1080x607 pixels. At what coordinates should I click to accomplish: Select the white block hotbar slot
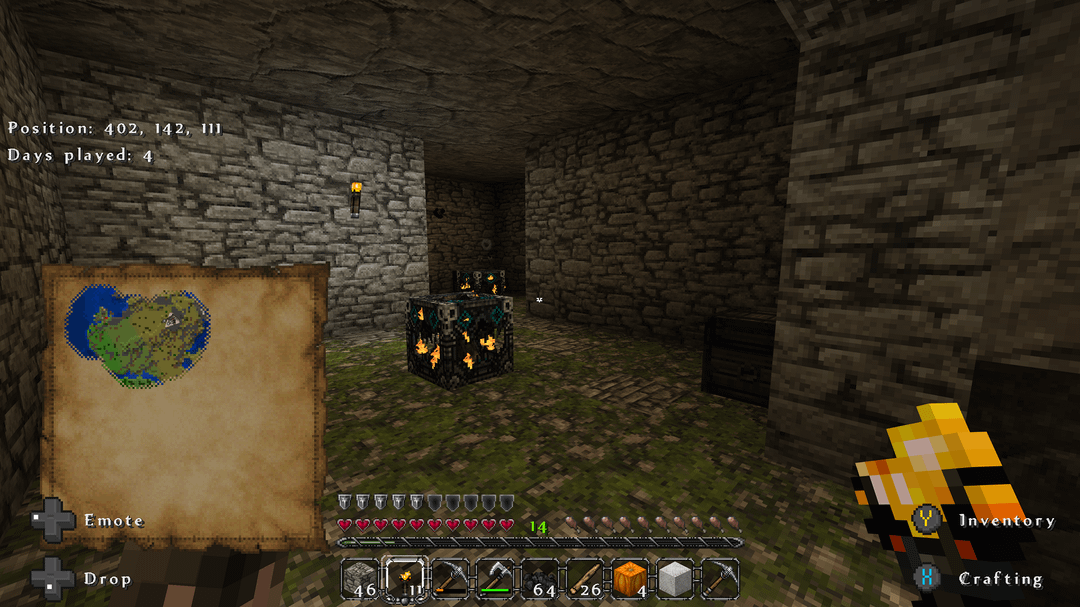(x=676, y=578)
